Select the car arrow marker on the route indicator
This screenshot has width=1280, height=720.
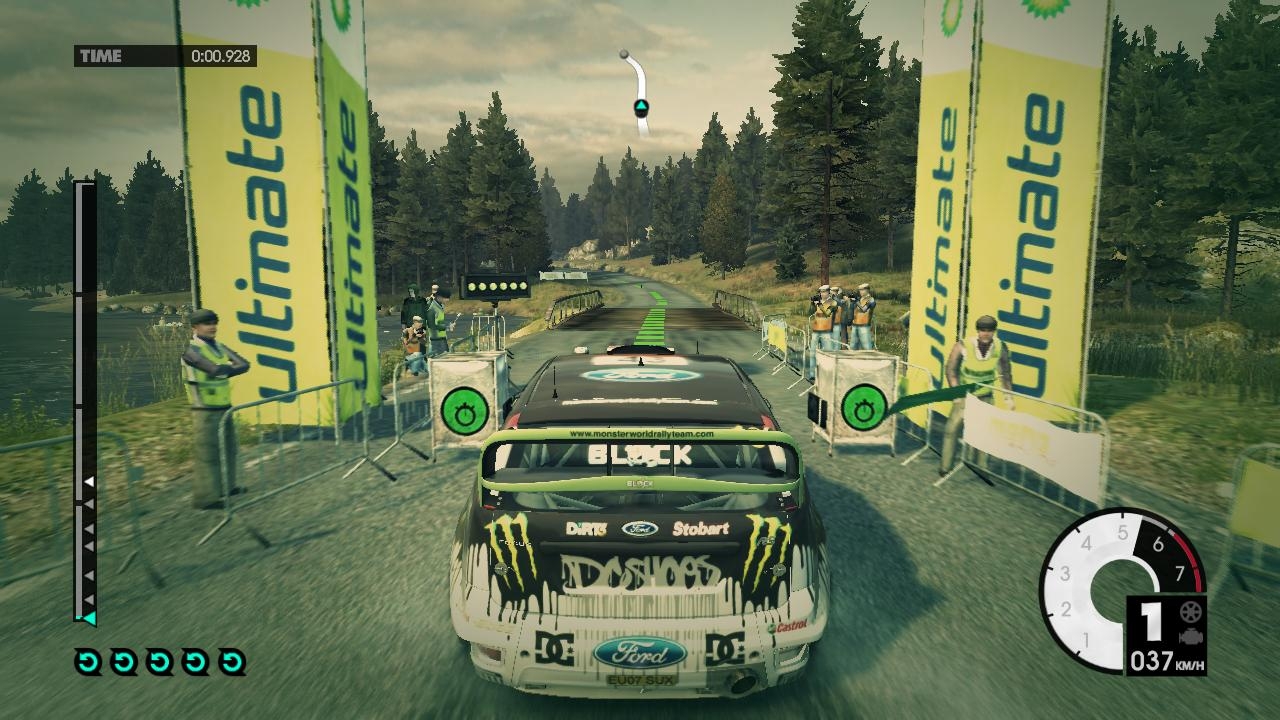pos(641,107)
